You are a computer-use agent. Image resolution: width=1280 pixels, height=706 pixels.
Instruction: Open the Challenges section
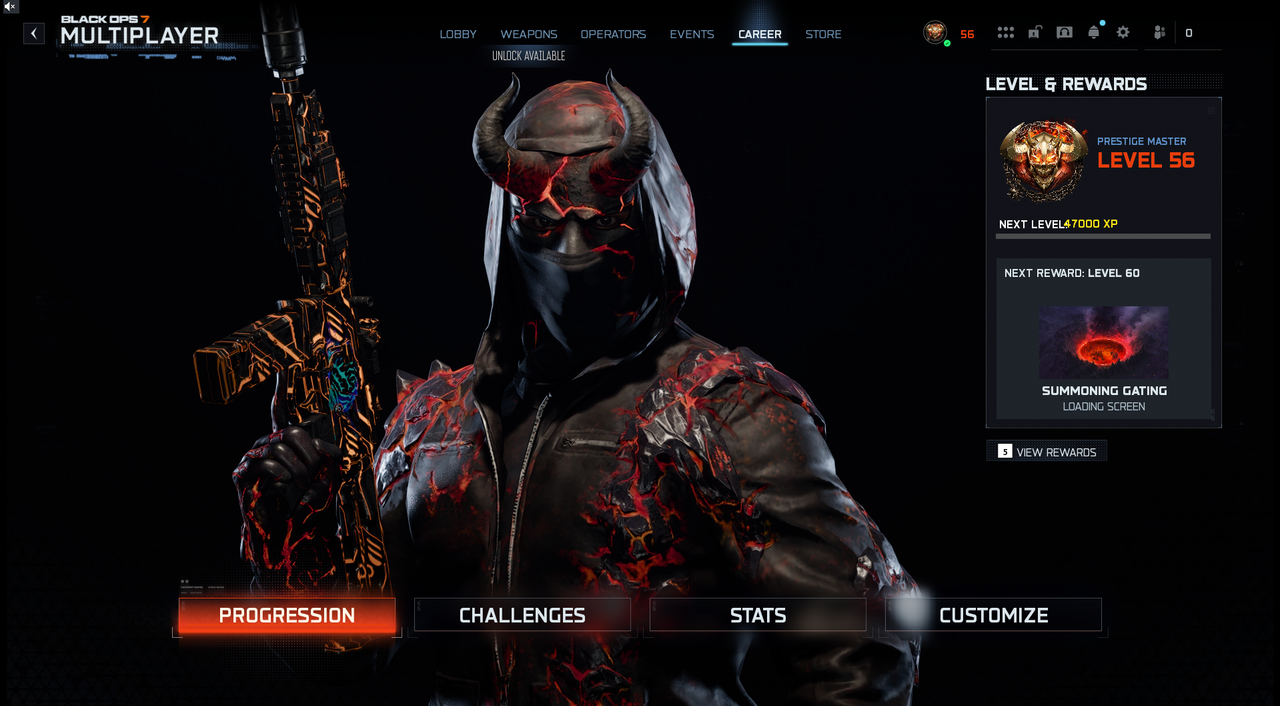click(522, 615)
